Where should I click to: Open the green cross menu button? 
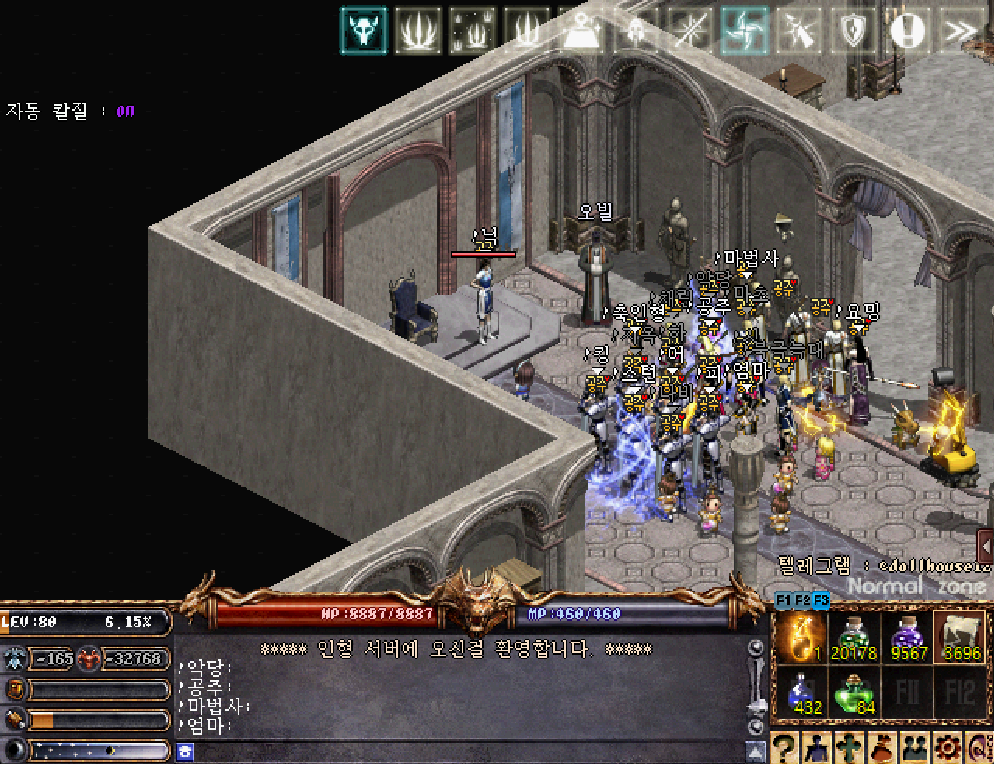(850, 748)
